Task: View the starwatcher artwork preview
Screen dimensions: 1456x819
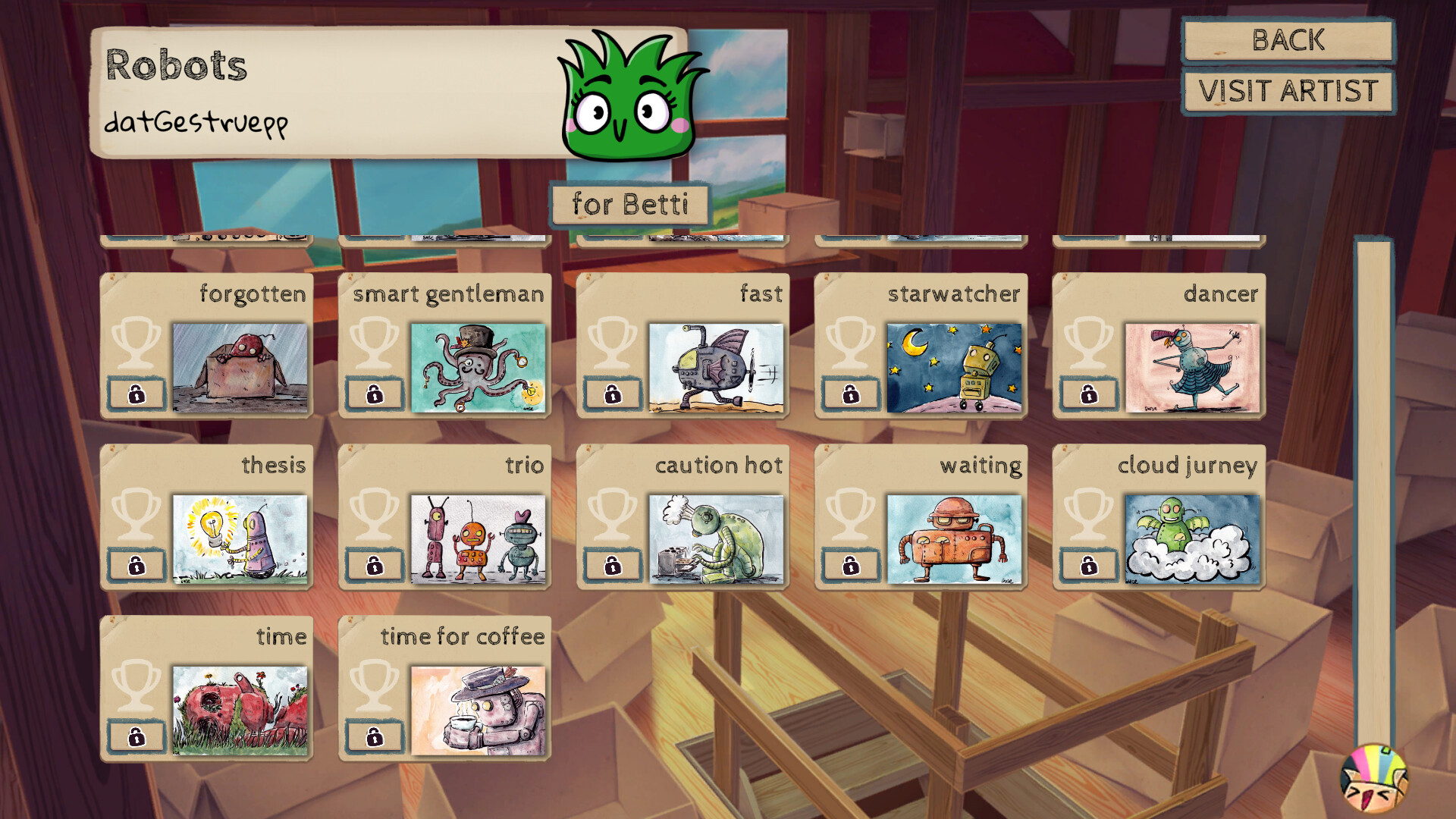Action: (x=954, y=367)
